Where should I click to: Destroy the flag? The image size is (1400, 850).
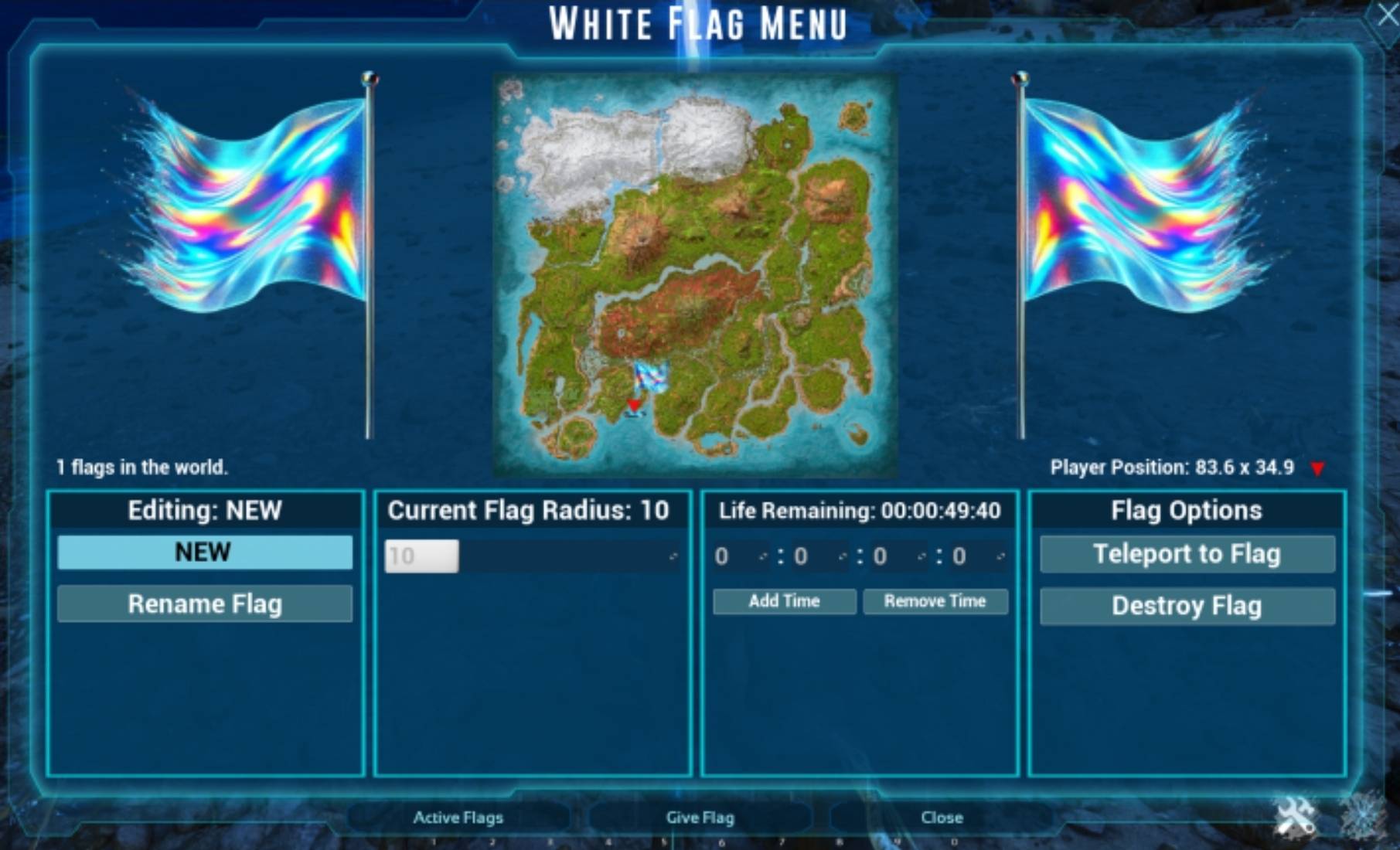pyautogui.click(x=1187, y=606)
